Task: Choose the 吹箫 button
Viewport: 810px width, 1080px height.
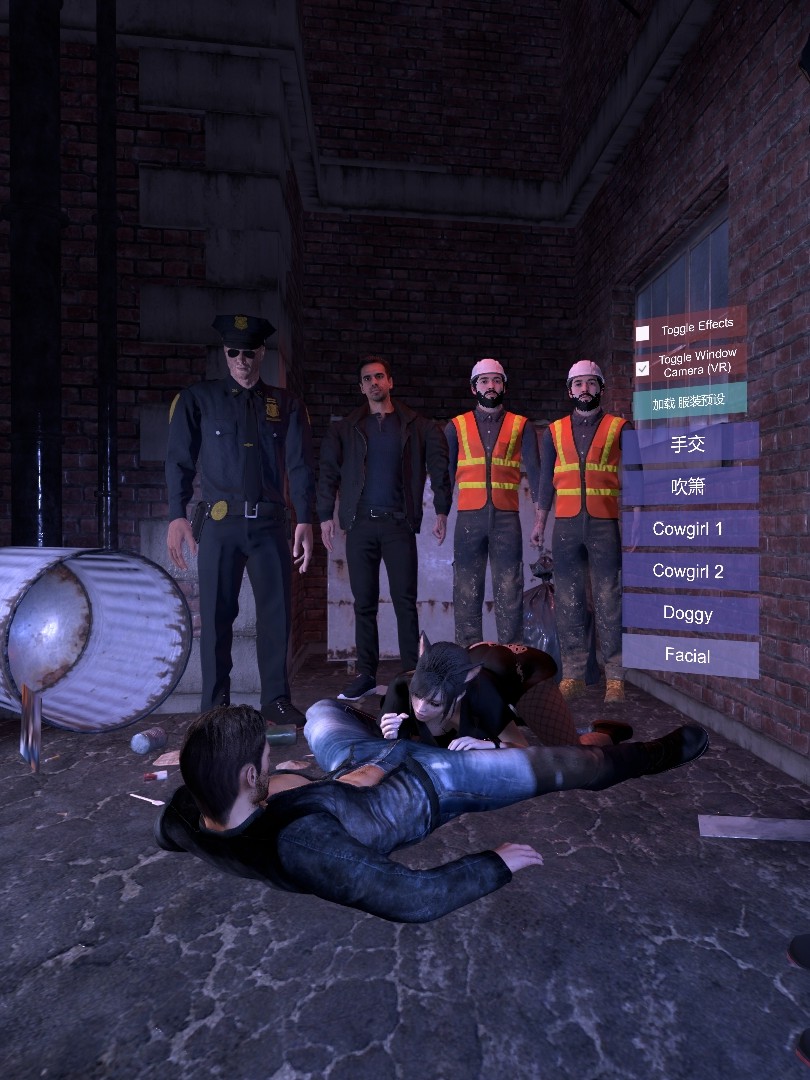Action: click(689, 486)
